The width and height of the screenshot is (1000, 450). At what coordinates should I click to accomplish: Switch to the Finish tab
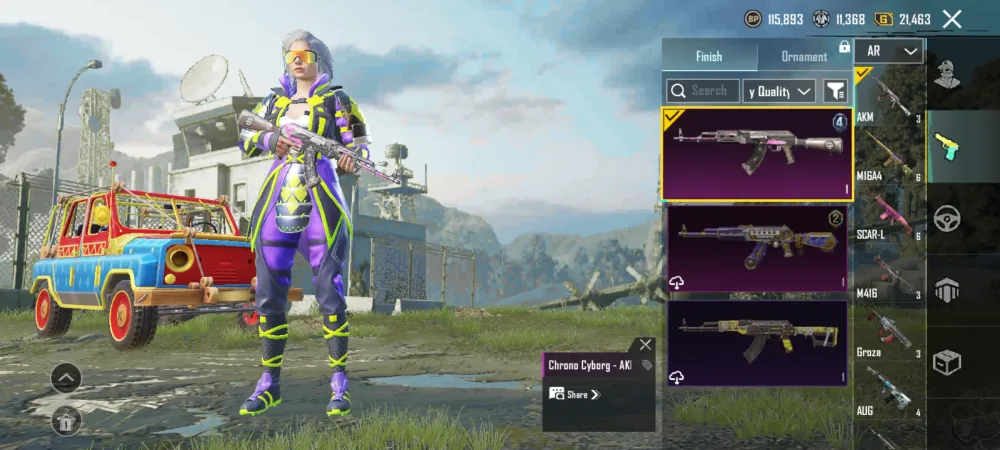(x=709, y=56)
